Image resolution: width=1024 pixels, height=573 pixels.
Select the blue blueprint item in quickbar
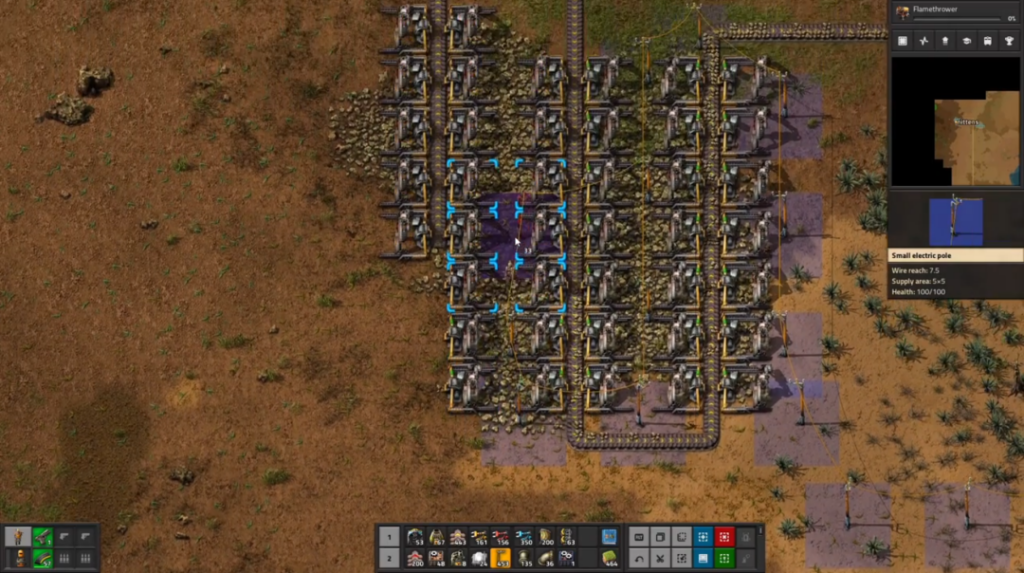pyautogui.click(x=610, y=536)
